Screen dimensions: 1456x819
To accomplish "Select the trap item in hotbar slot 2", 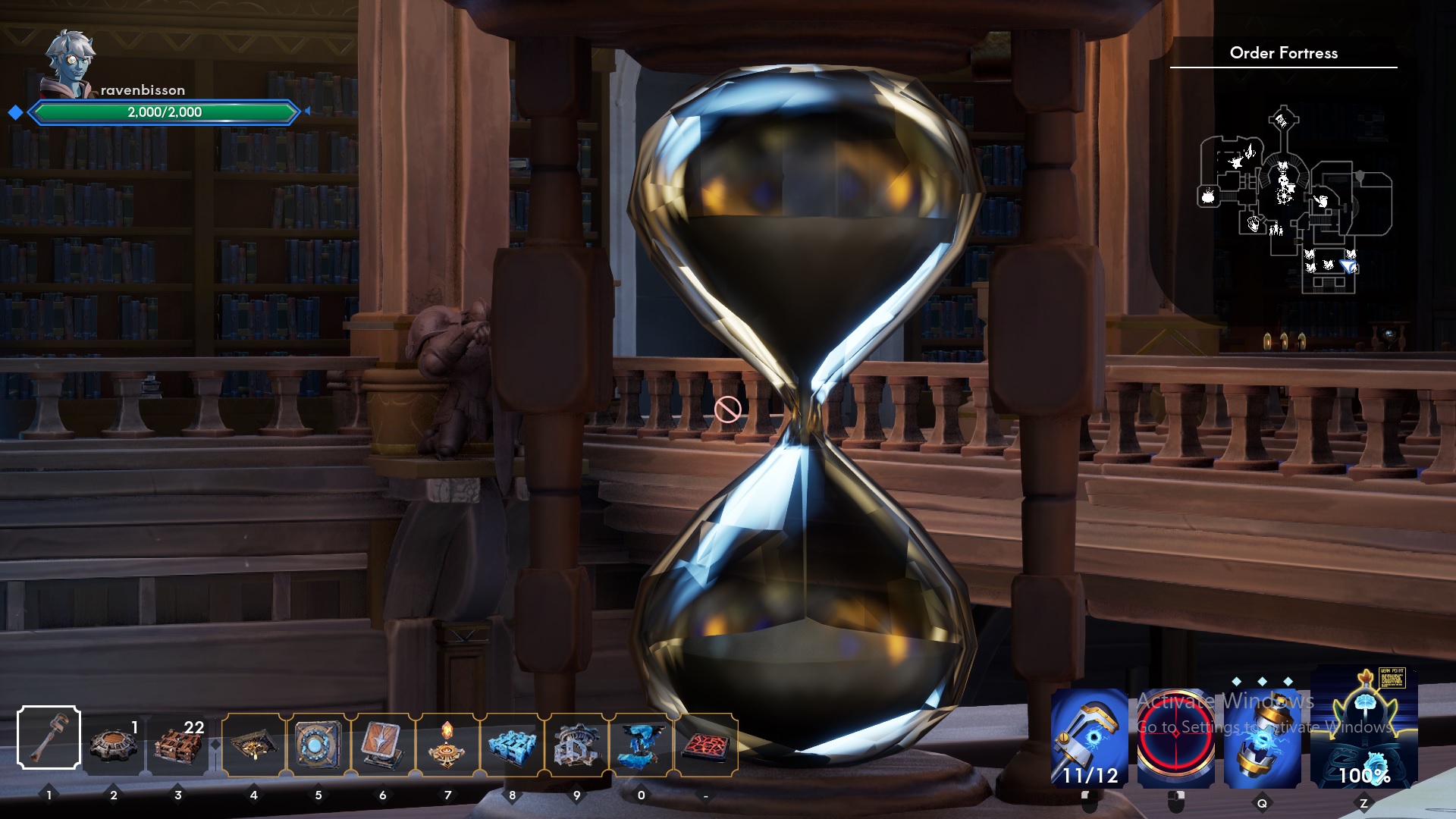I will 114,739.
